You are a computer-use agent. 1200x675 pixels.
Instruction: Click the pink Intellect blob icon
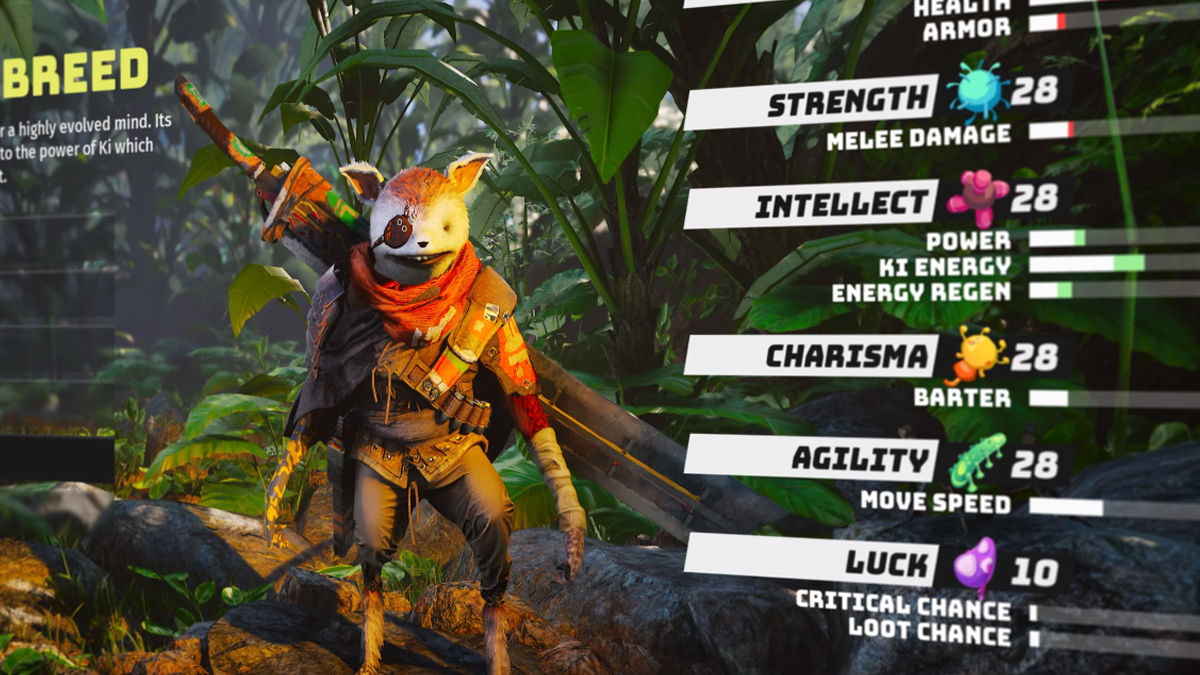point(977,196)
